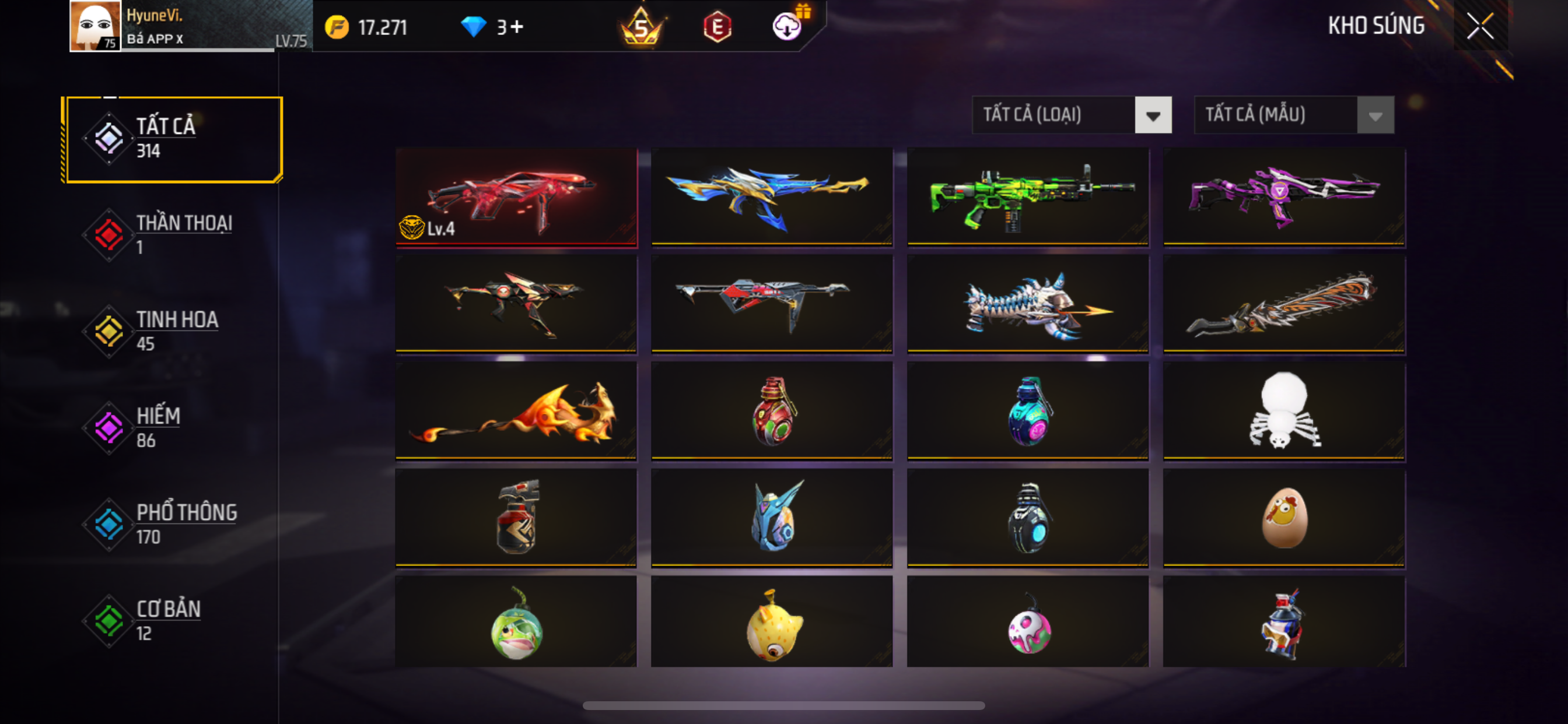Select the green toxic machine gun skin
This screenshot has height=724, width=1568.
(x=1027, y=197)
